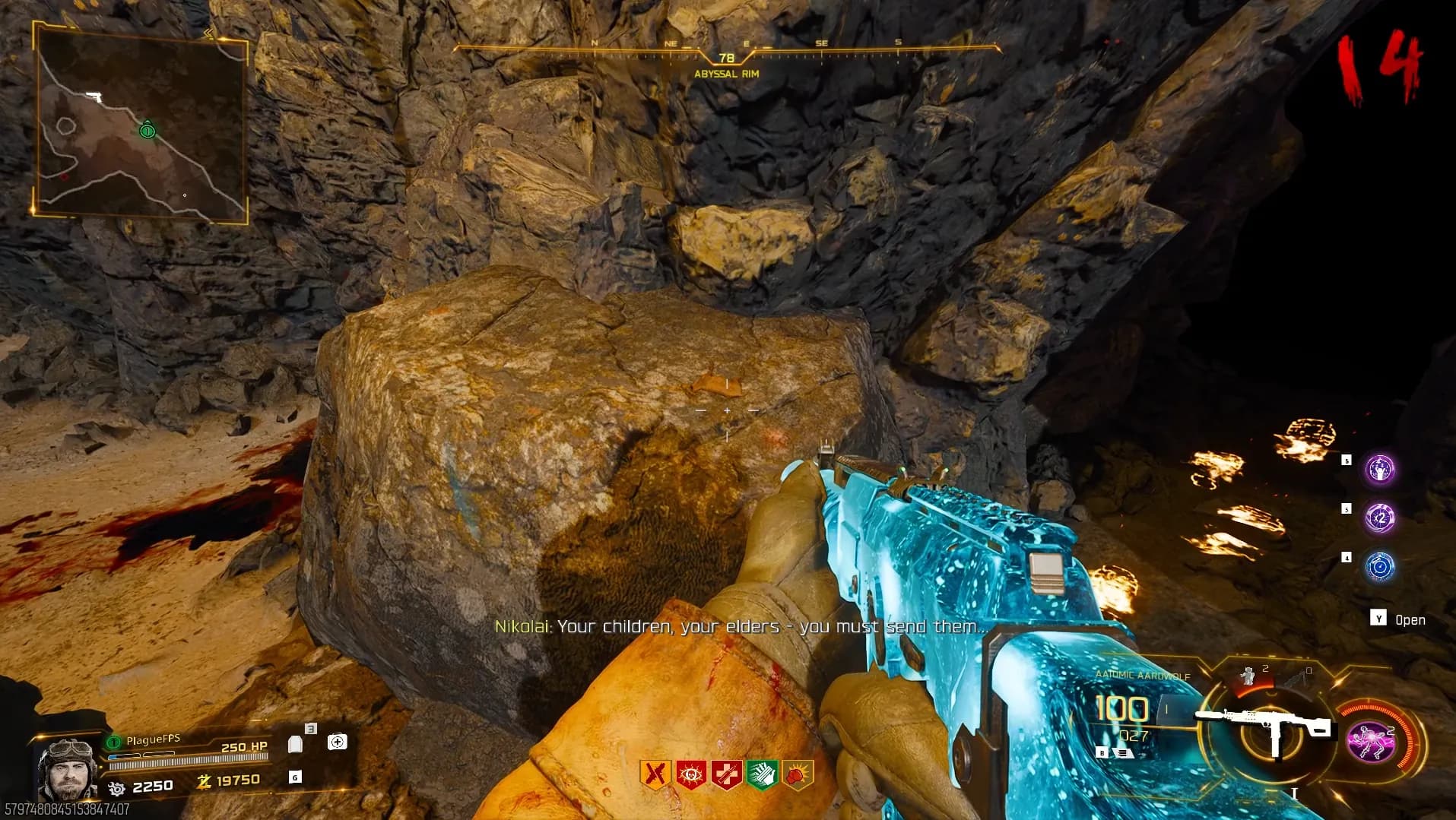Click the boxing glove perk icon

[798, 774]
